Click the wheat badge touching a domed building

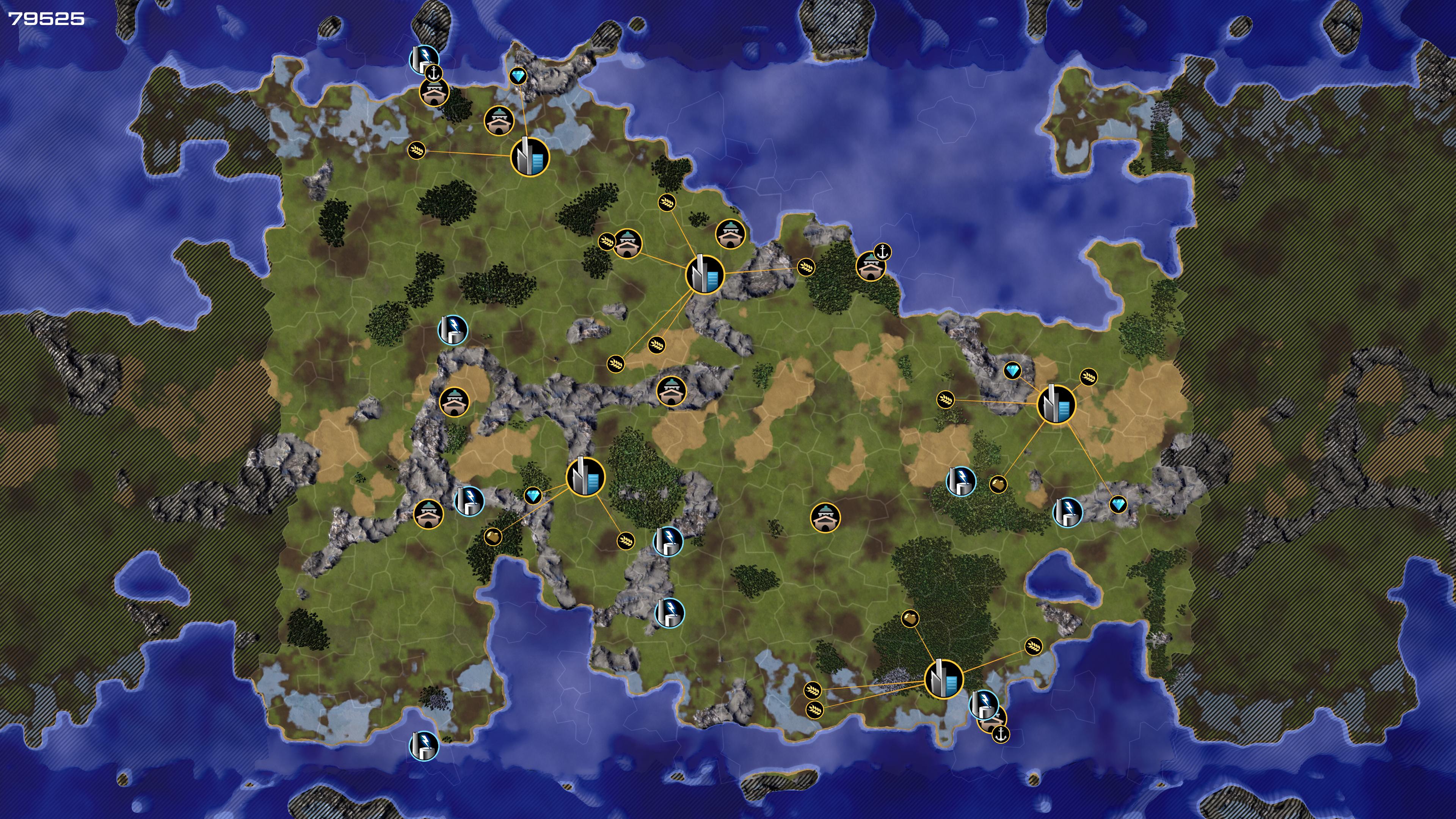pos(607,242)
